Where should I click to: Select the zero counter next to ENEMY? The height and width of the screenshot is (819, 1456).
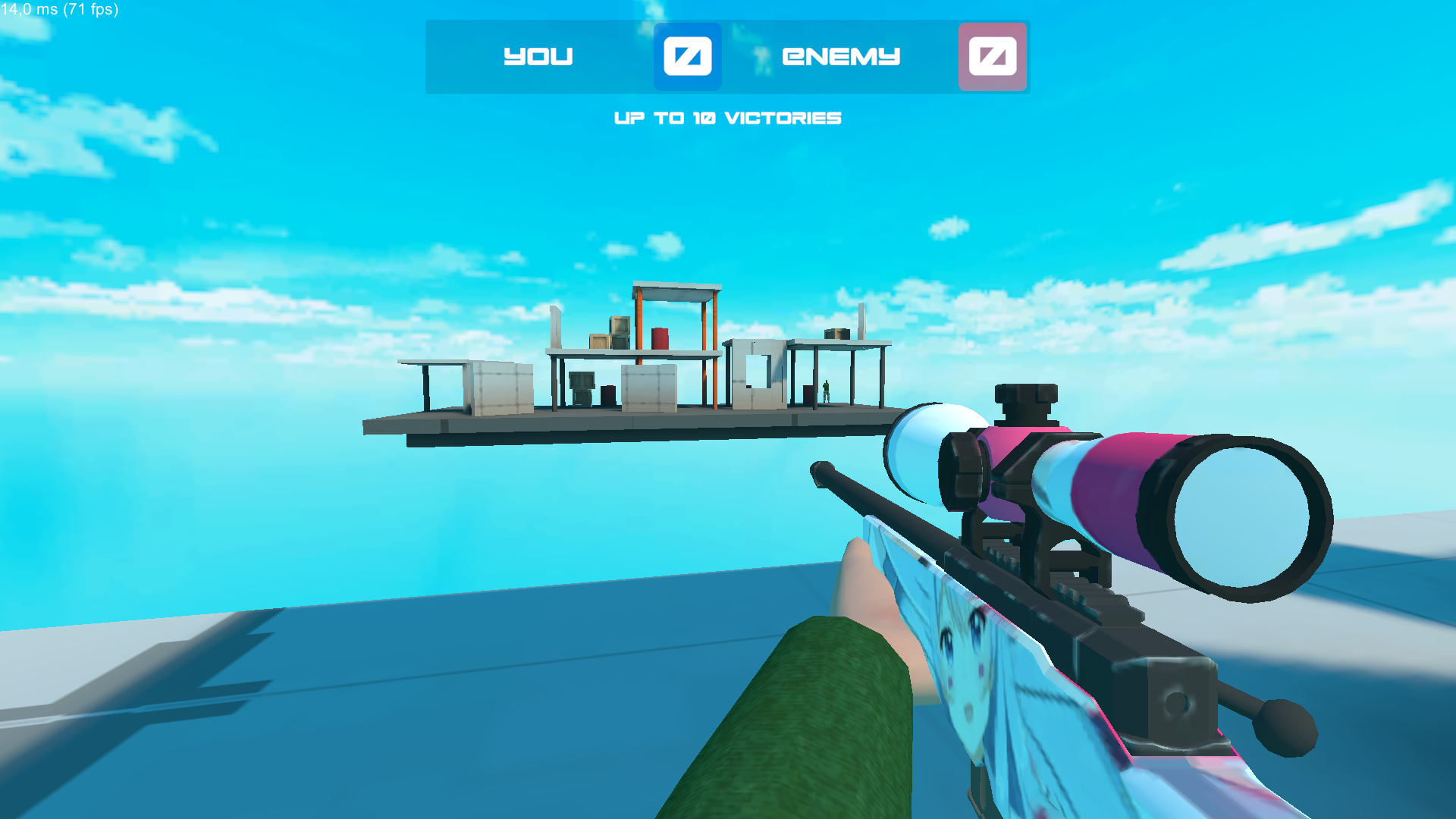[x=992, y=56]
